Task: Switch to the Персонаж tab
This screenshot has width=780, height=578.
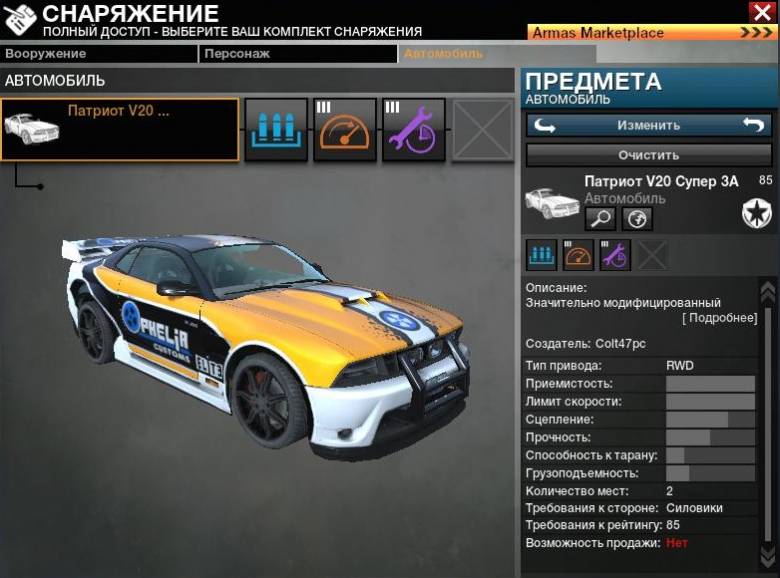Action: (297, 54)
